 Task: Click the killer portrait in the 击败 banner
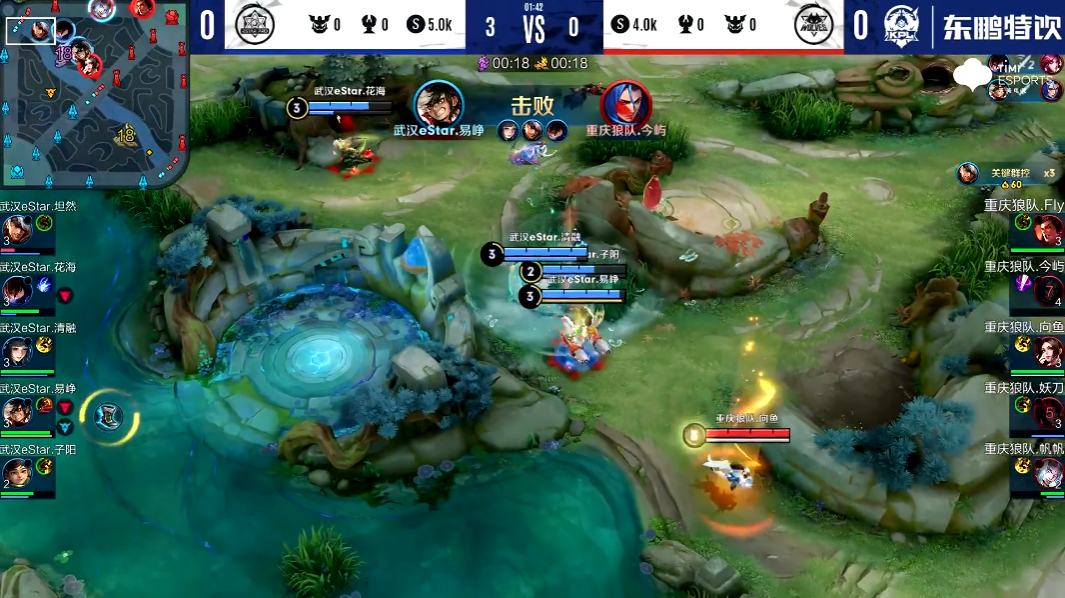coord(438,103)
